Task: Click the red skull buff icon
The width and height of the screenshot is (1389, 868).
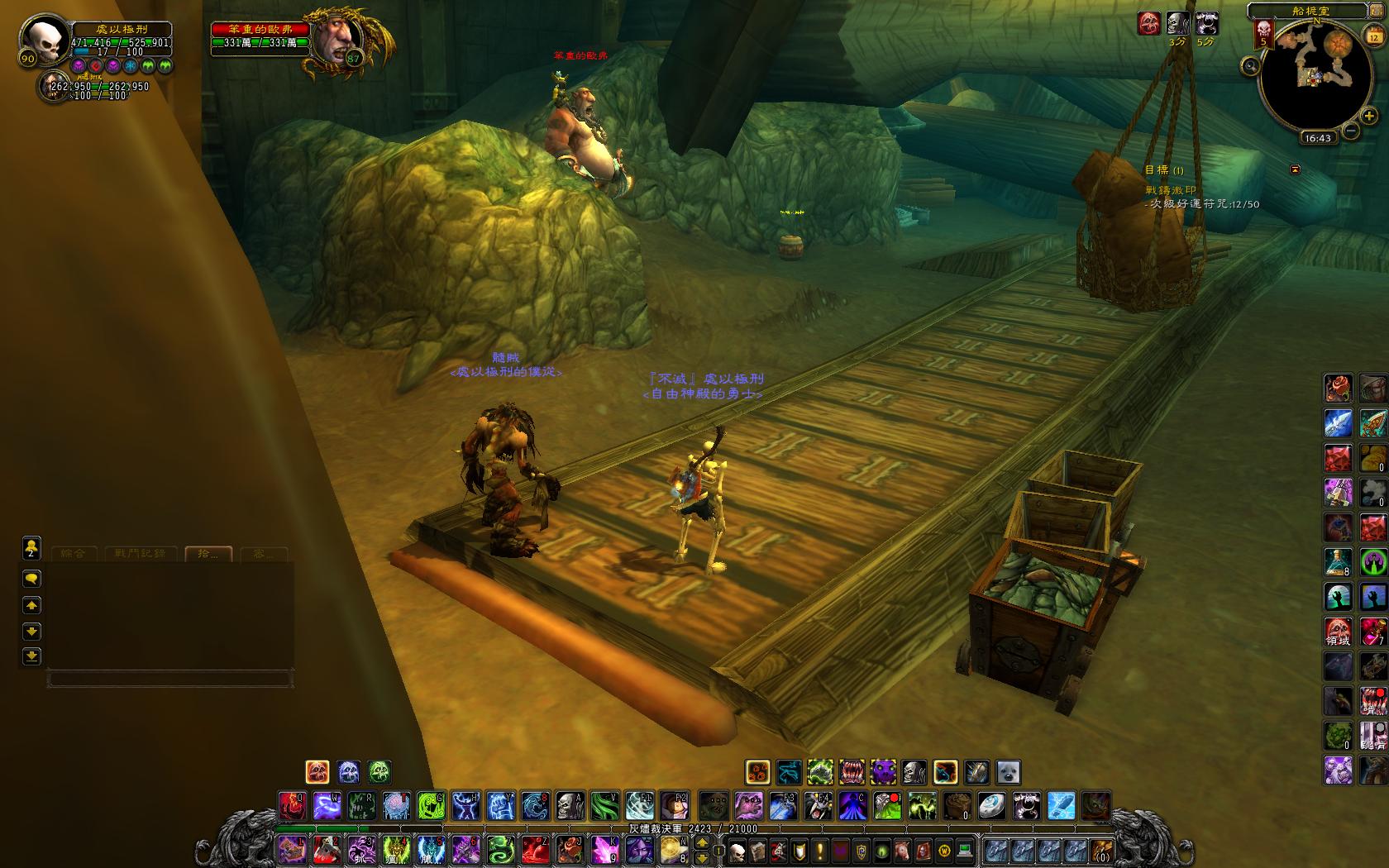Action: (1148, 22)
